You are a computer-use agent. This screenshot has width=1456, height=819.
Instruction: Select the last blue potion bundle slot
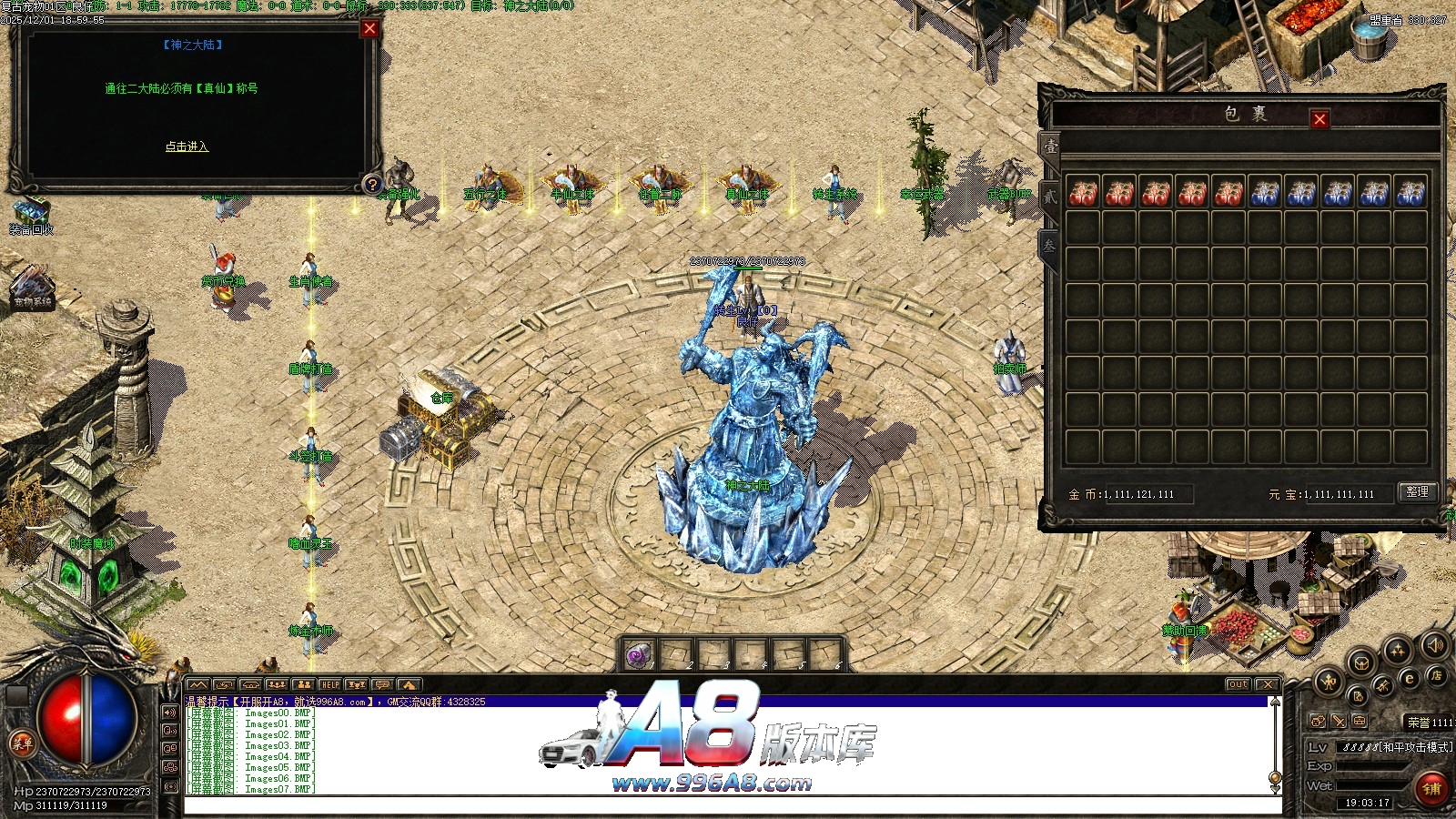(1410, 193)
